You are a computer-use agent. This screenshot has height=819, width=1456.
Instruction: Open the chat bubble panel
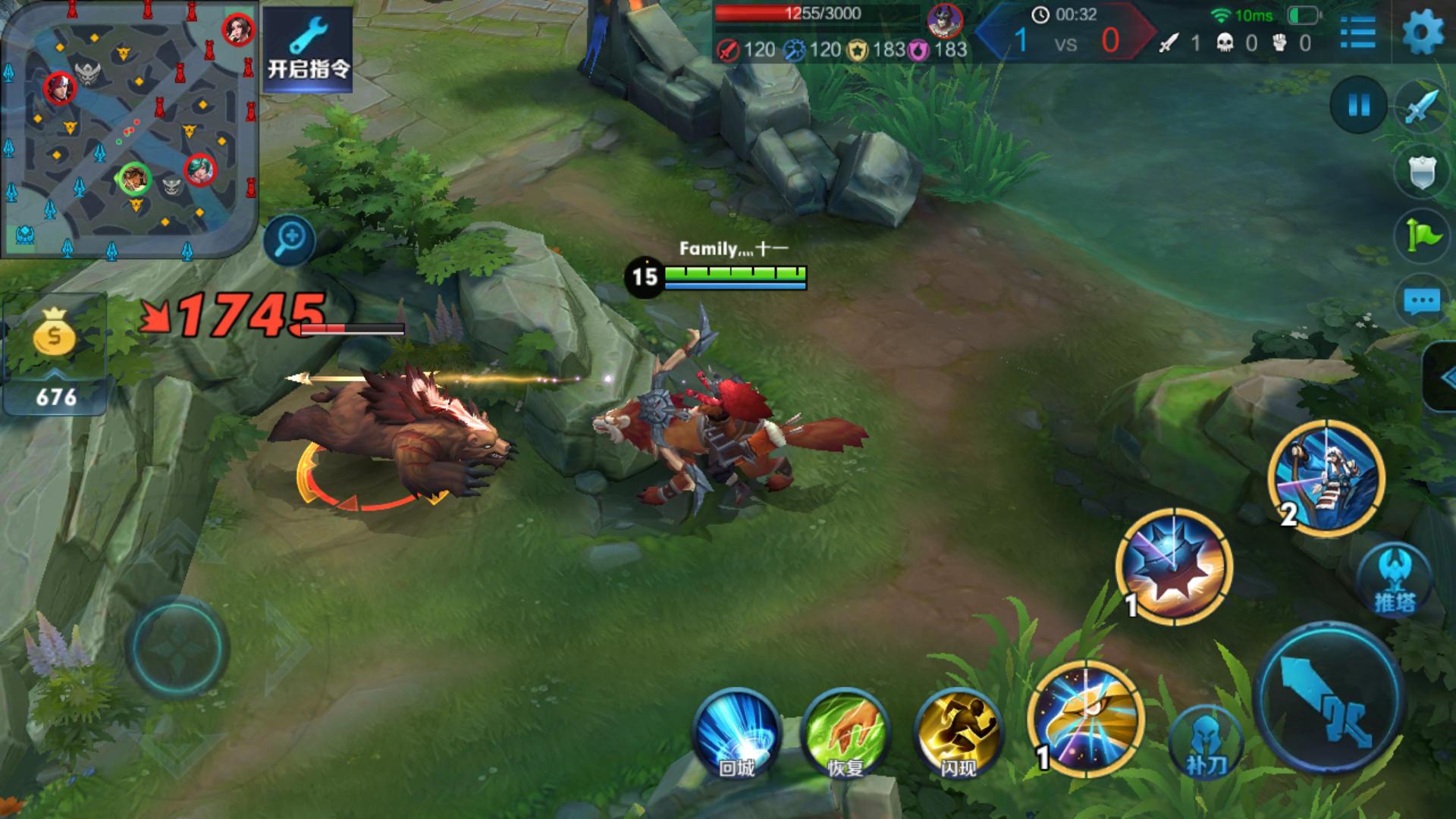1421,302
